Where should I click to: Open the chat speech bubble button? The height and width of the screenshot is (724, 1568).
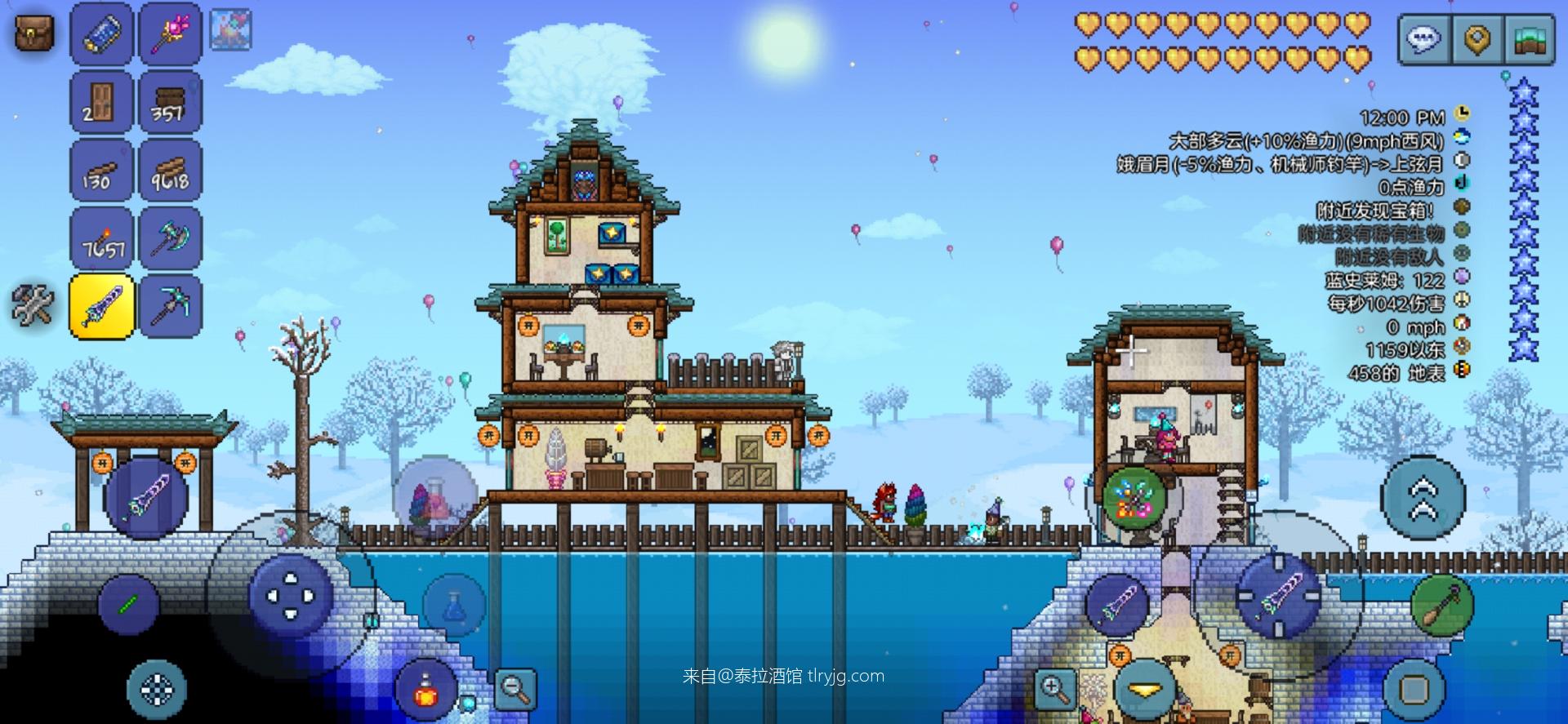(x=1425, y=38)
